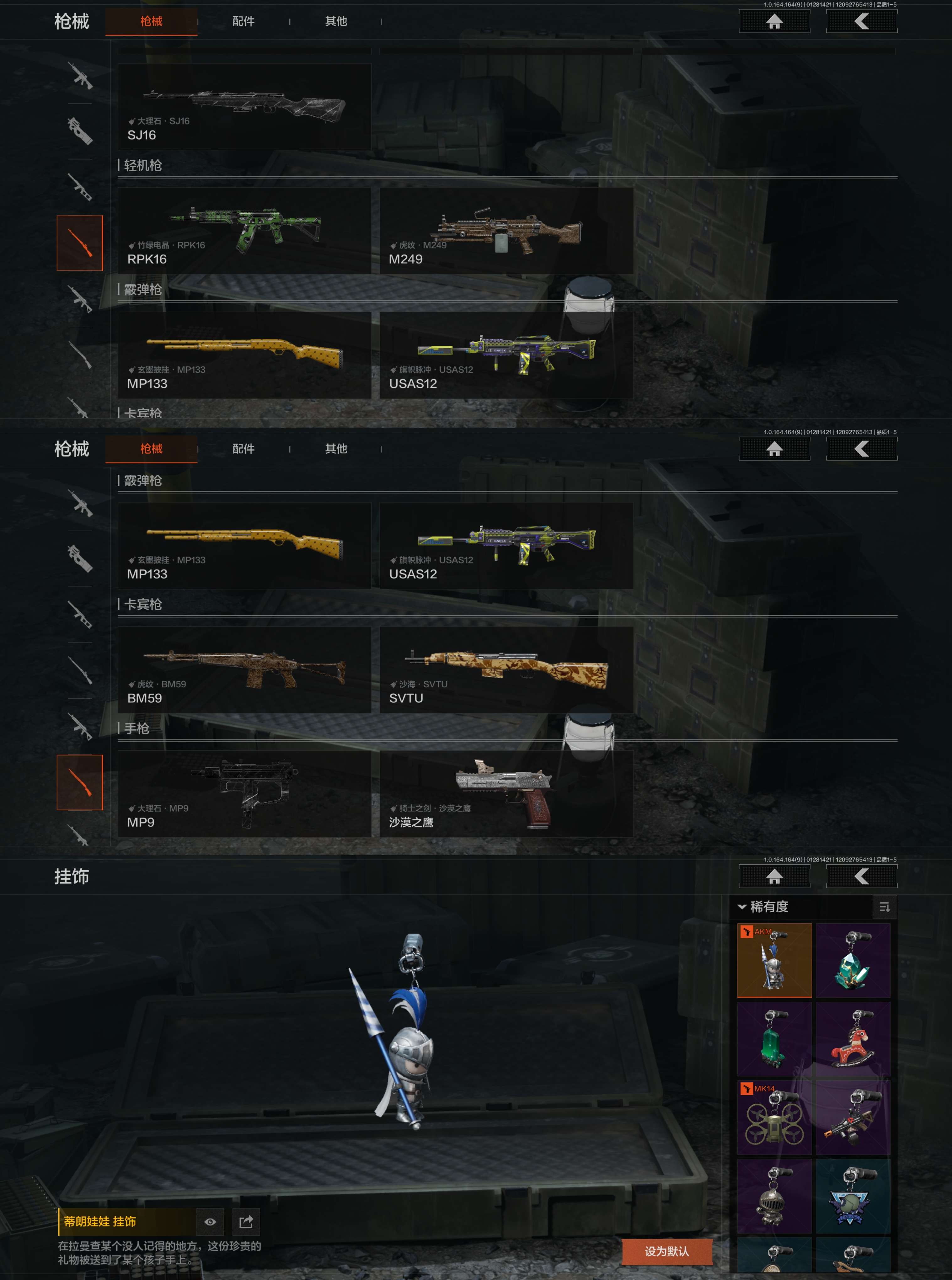Viewport: 952px width, 1280px height.
Task: Pick the dark knight helmet pendant
Action: pyautogui.click(x=774, y=1195)
